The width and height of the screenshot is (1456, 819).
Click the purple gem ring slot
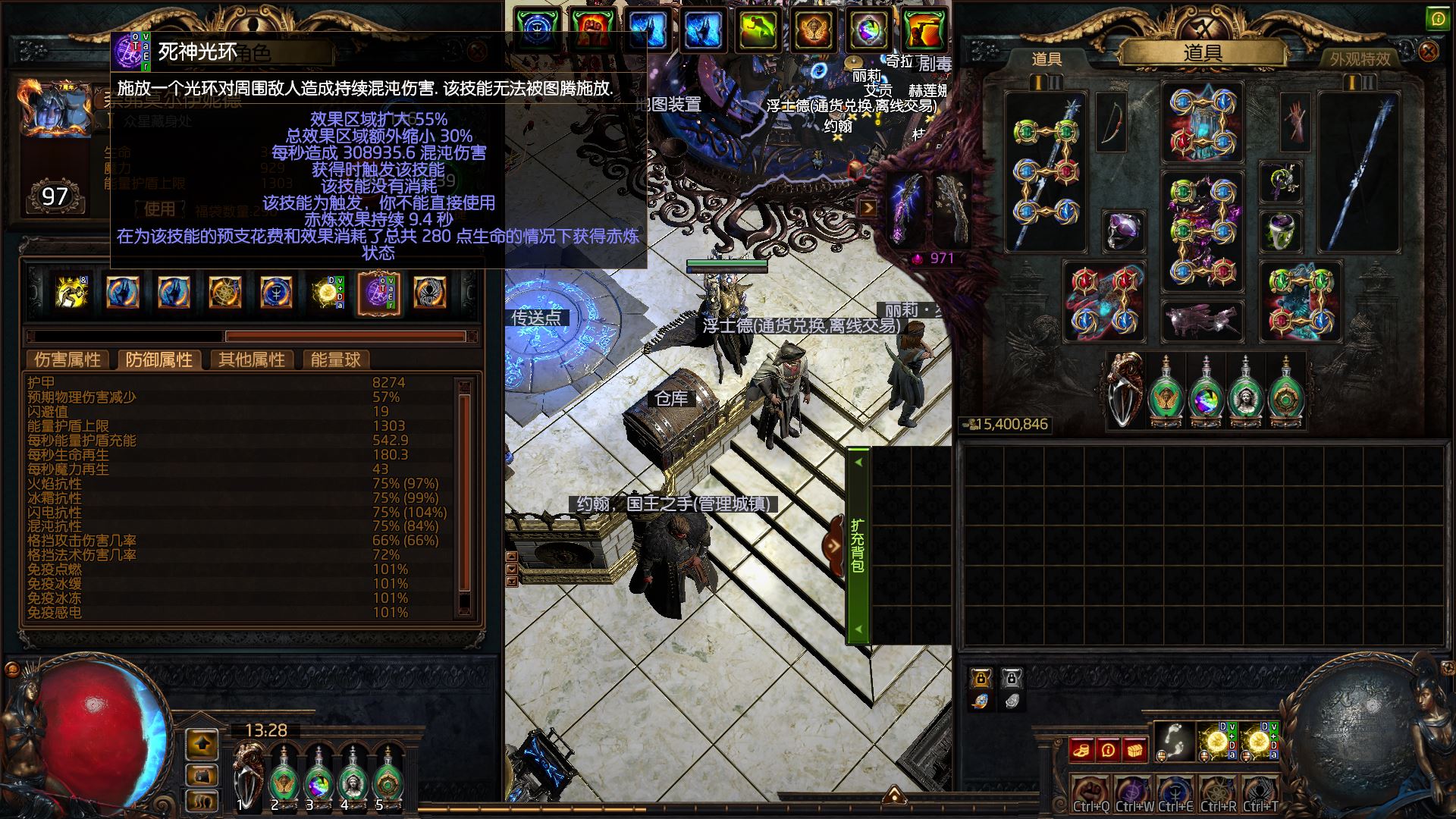(x=1123, y=231)
